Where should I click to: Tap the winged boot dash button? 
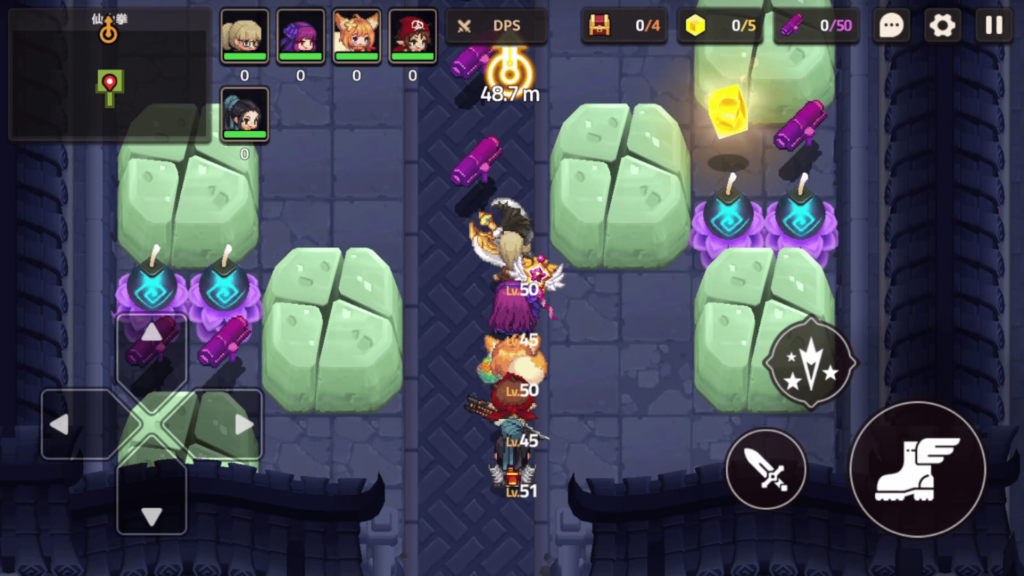pos(917,469)
